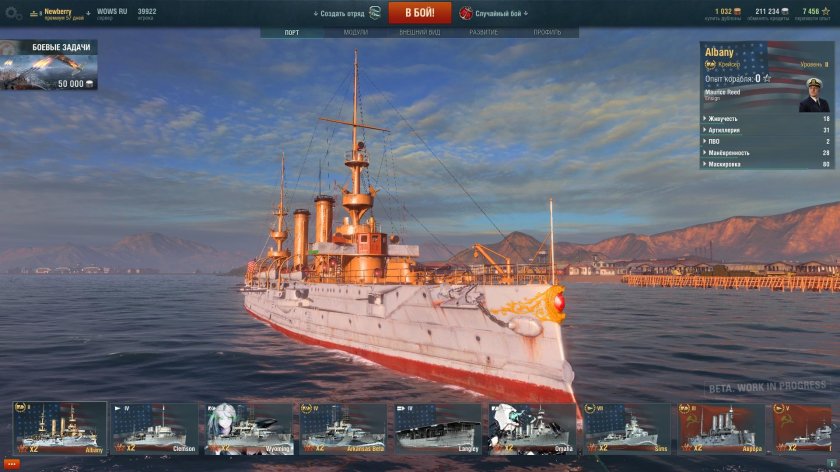The image size is (840, 472).
Task: Select the Omaha ship card
Action: coord(533,428)
